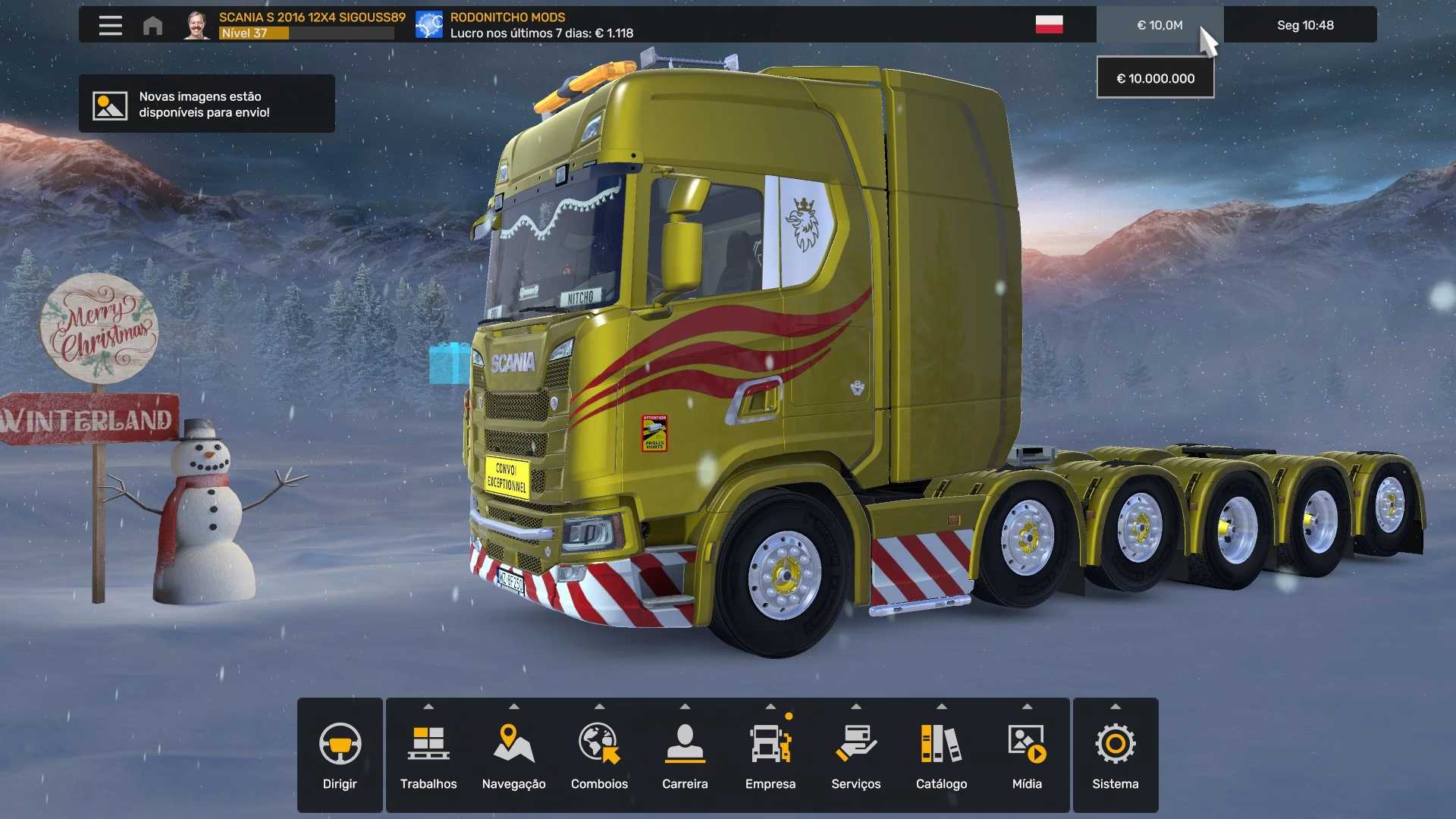
Task: Open the new images available notification
Action: coord(206,104)
